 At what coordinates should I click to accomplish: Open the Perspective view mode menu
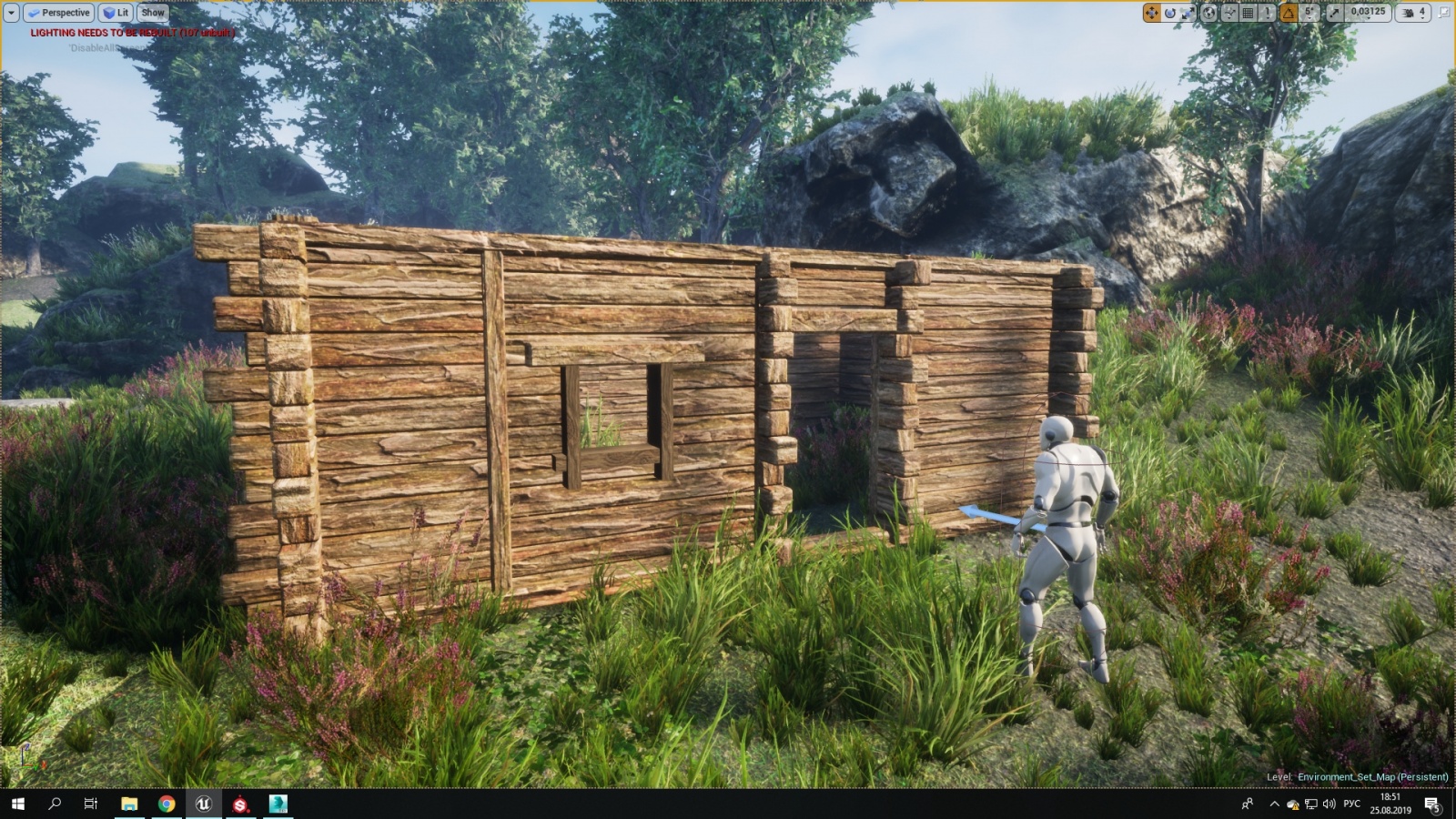pyautogui.click(x=58, y=13)
